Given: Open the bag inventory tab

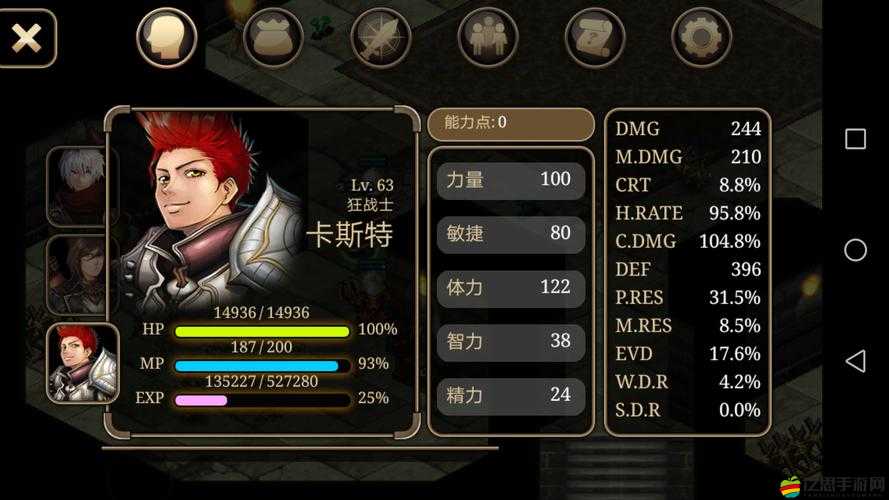Looking at the screenshot, I should coord(274,39).
